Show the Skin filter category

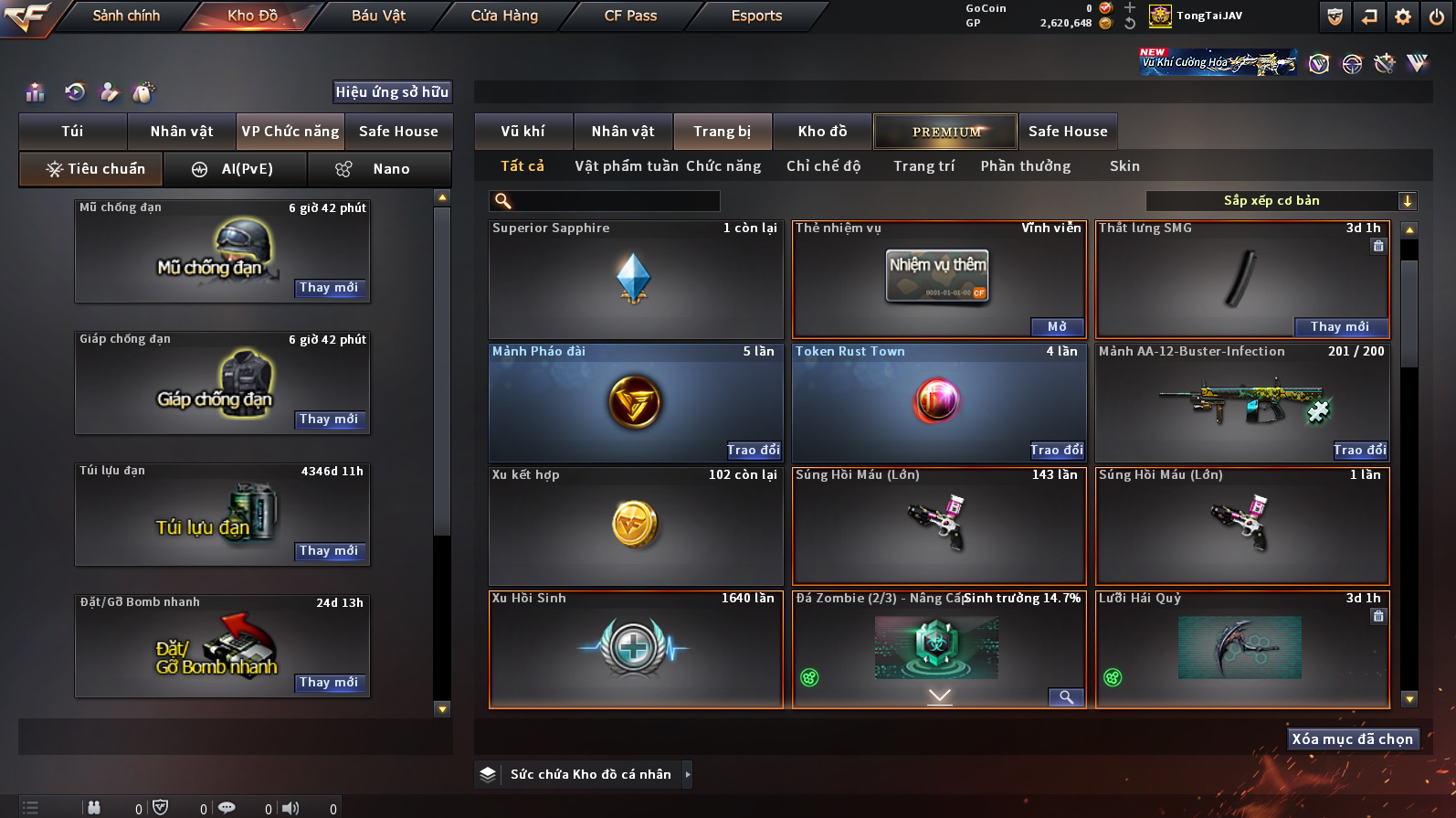[1124, 166]
